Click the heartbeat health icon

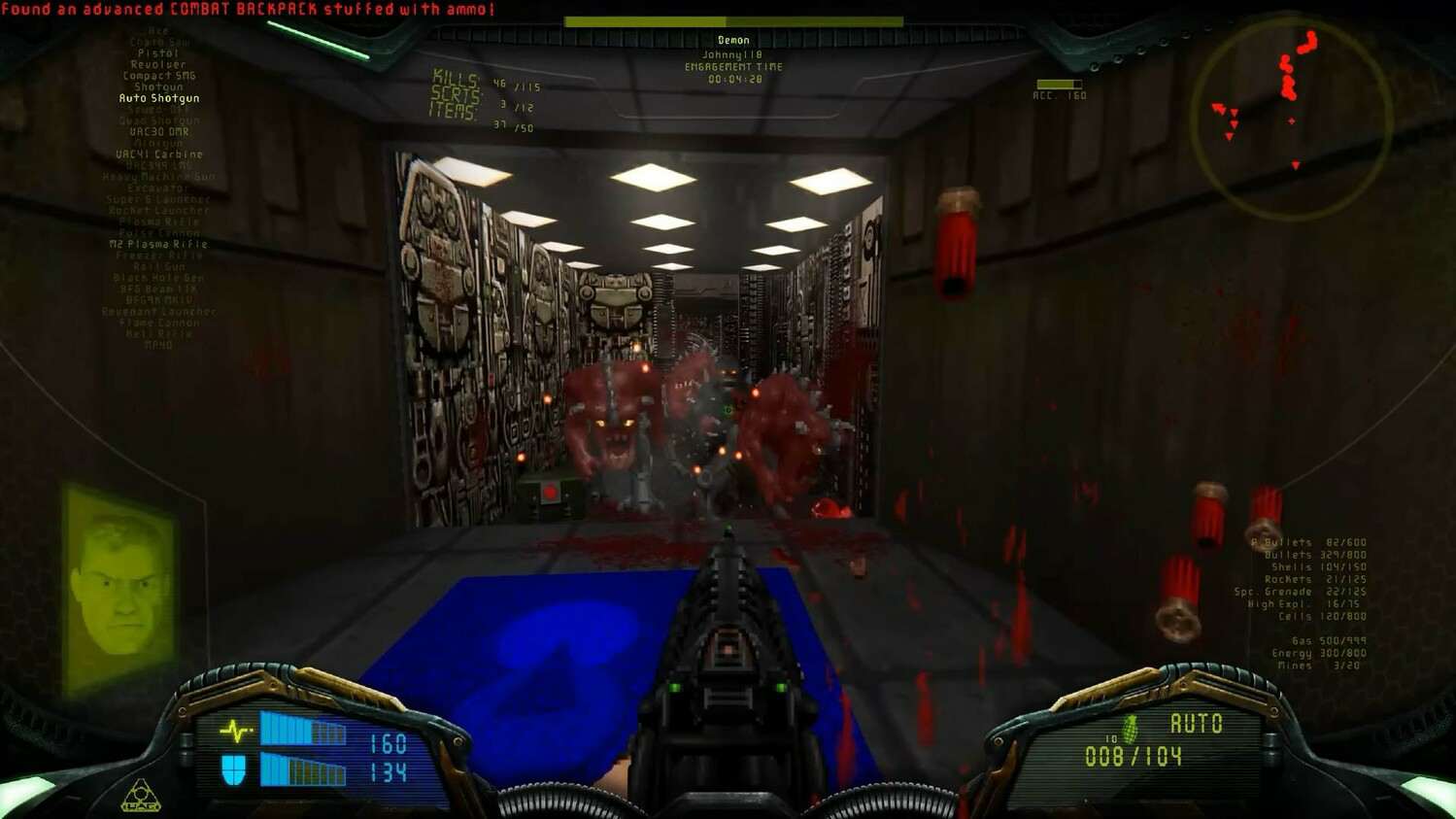point(235,730)
